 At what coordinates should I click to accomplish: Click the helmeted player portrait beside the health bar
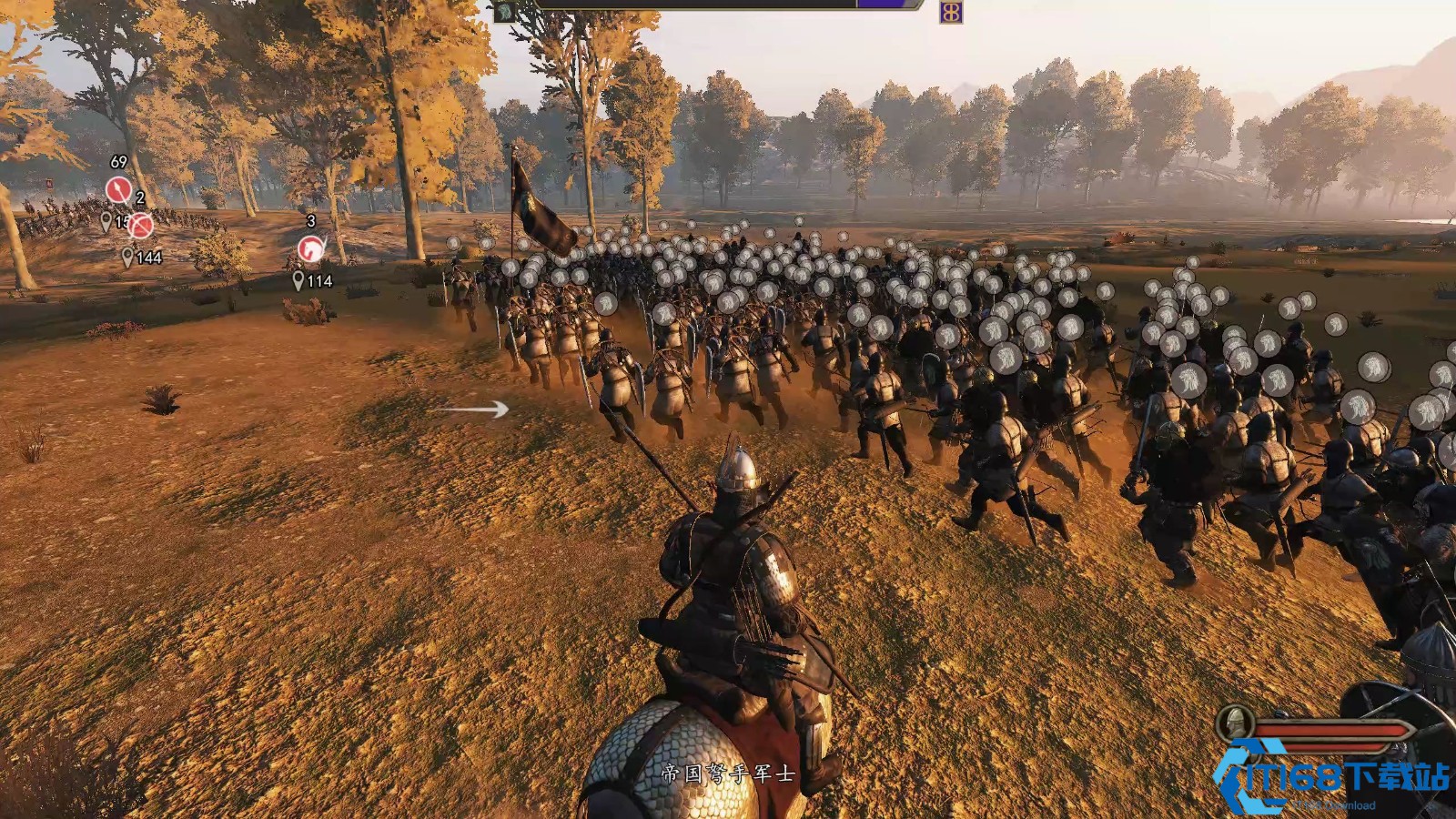point(1236,724)
